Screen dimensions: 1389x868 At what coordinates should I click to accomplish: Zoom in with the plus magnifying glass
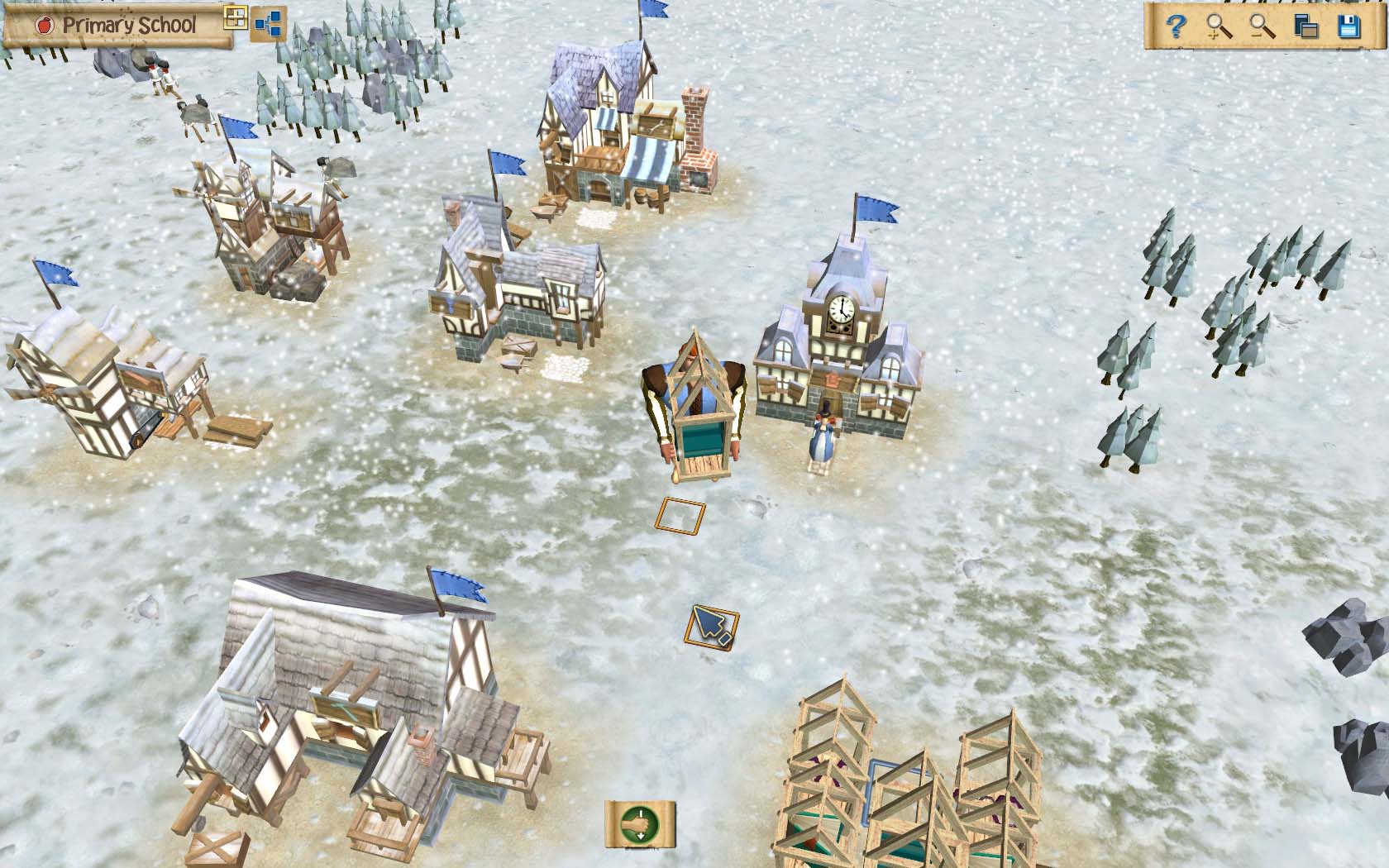[1219, 26]
